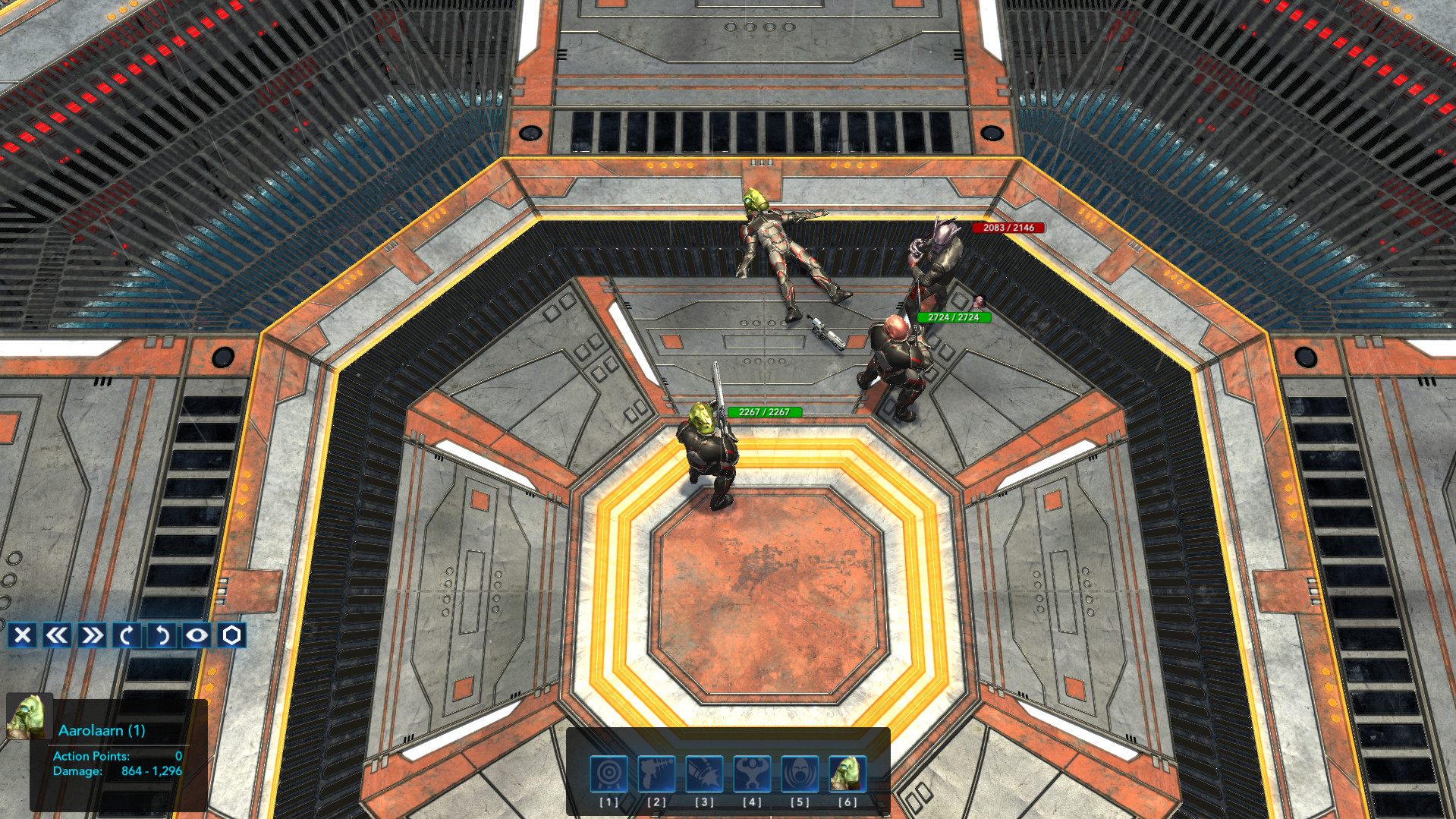Open the character ability in slot 6
This screenshot has height=819, width=1456.
click(x=847, y=772)
